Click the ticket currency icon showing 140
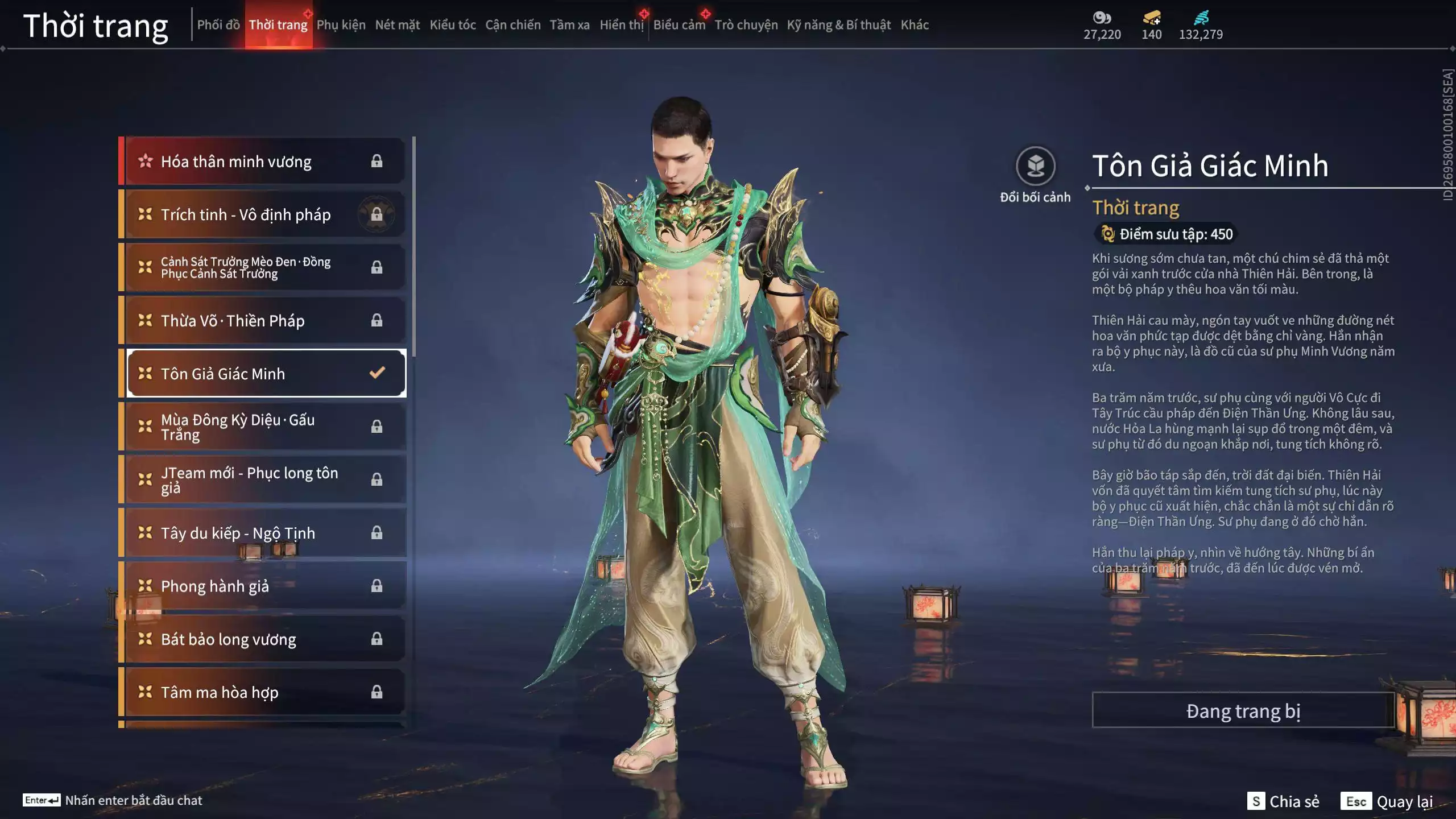 pos(1149,18)
